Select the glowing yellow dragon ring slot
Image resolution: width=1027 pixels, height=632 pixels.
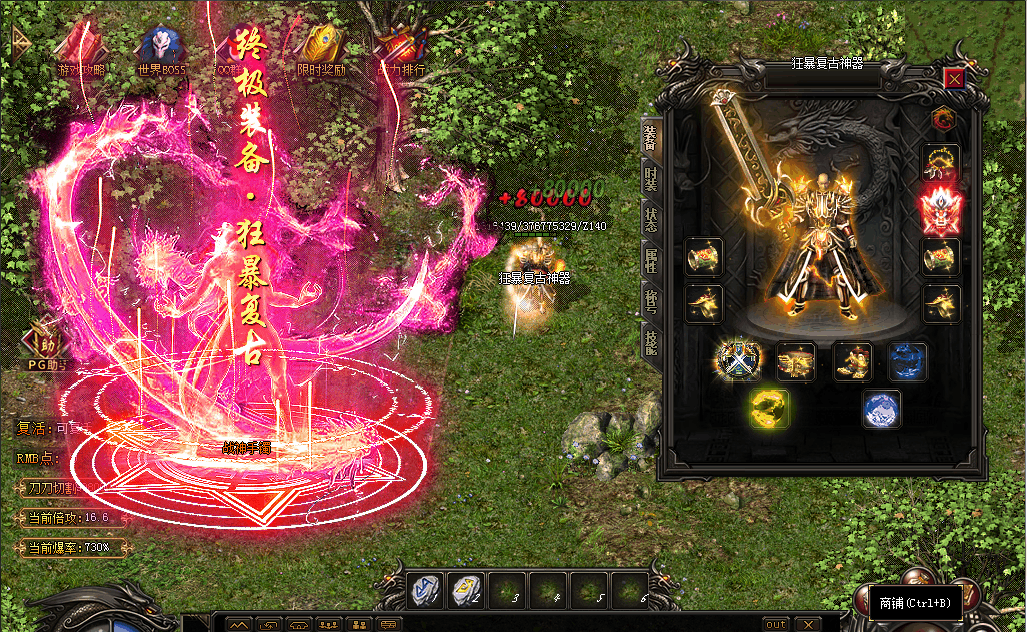click(770, 409)
